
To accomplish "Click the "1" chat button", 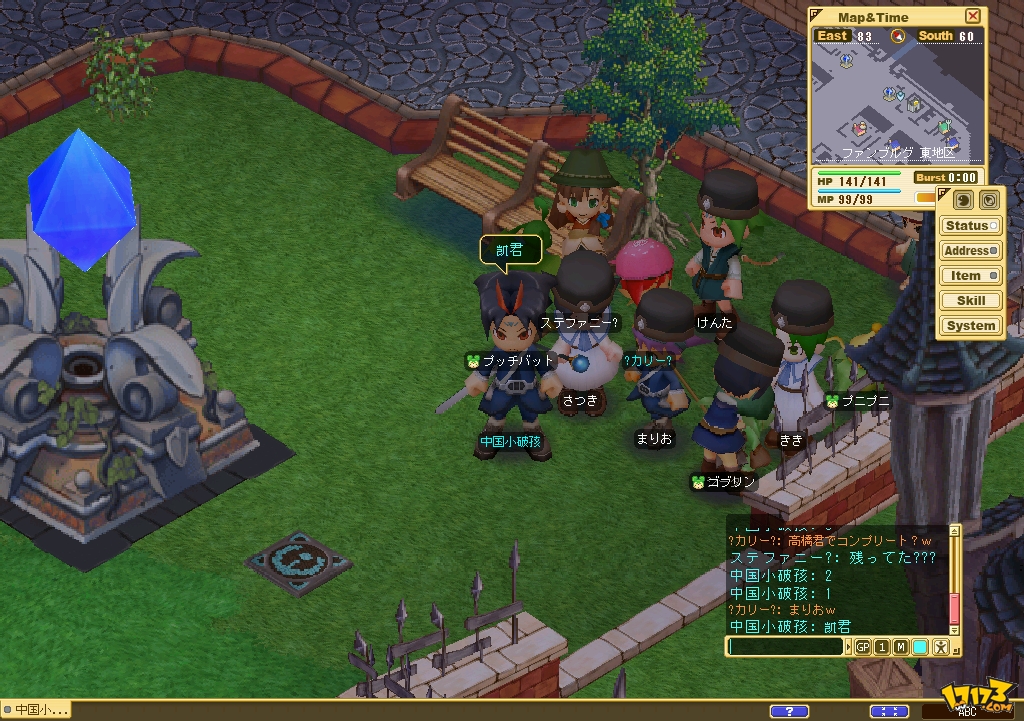I will [882, 647].
